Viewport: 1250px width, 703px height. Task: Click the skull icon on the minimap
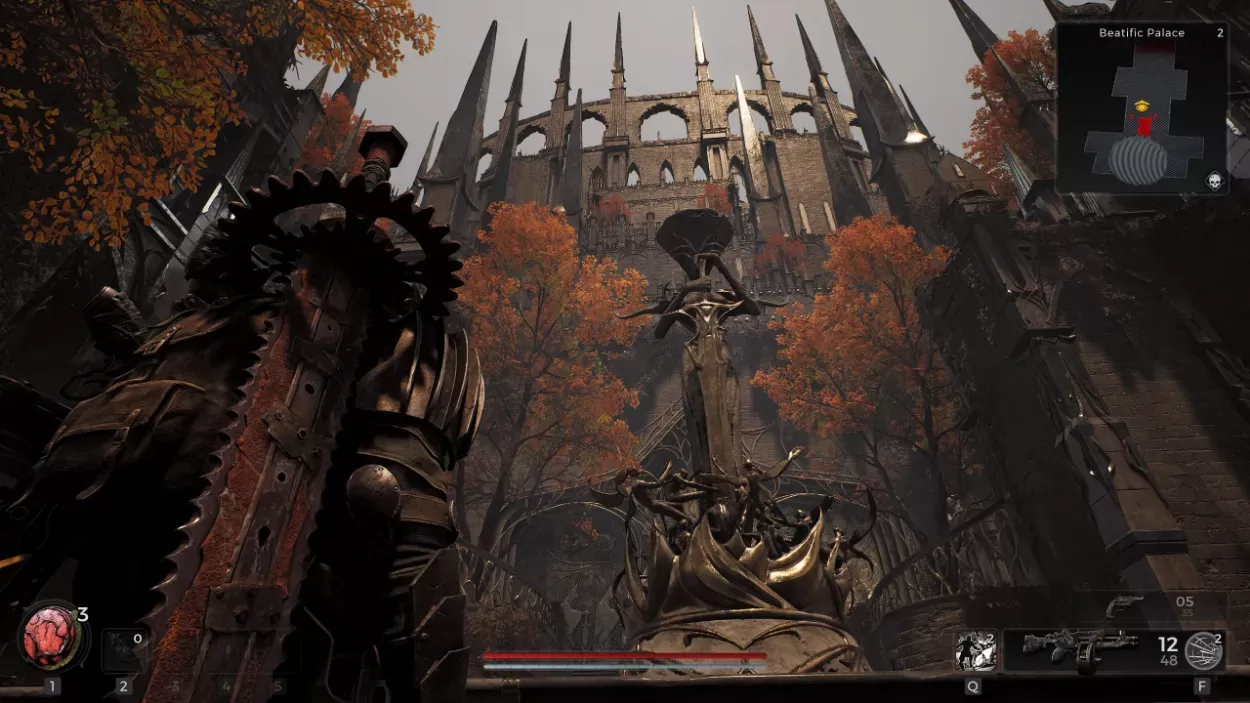(1214, 180)
